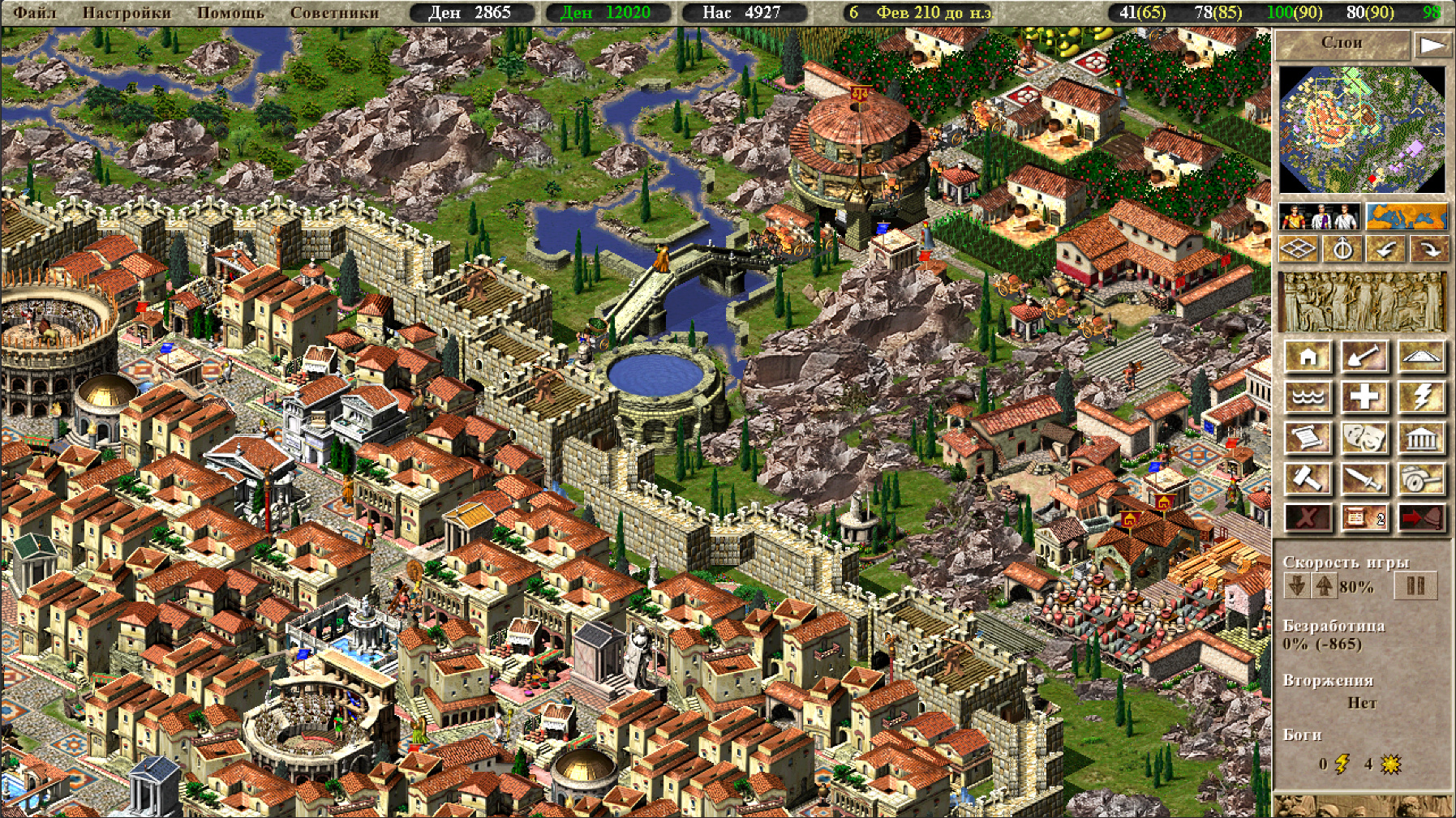Toggle the overlays view grid button

[1299, 250]
